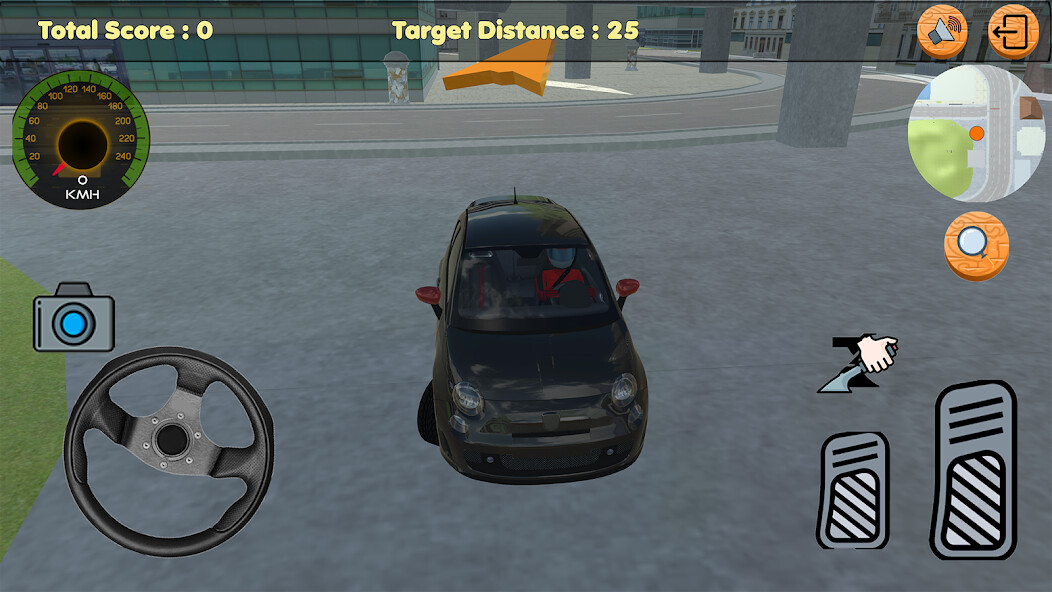
Task: Hit the brake pedal
Action: (x=852, y=490)
